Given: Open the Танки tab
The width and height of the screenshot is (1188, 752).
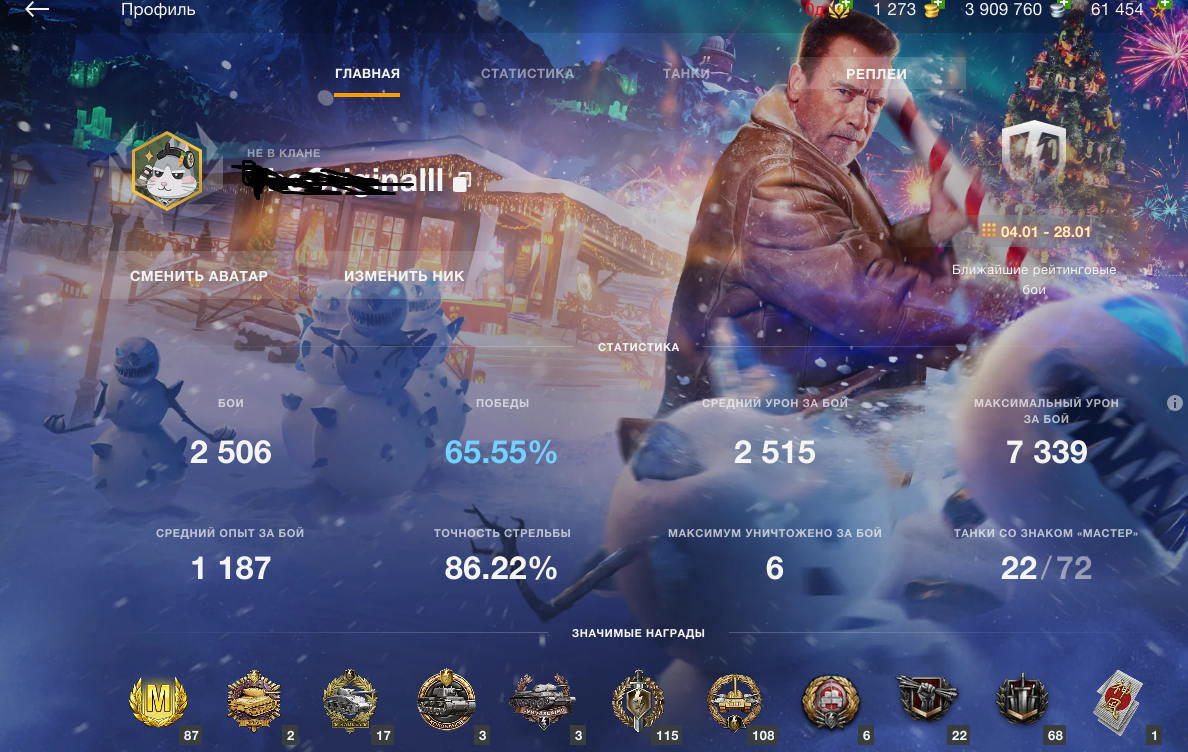Looking at the screenshot, I should coord(686,74).
